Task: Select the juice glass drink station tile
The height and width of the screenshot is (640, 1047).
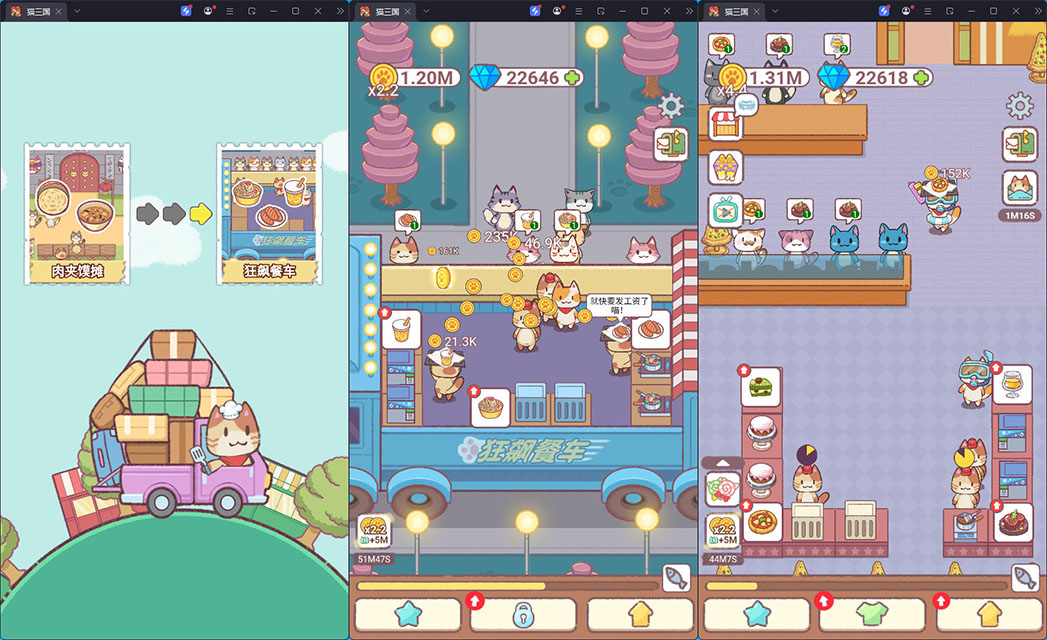Action: click(1012, 385)
